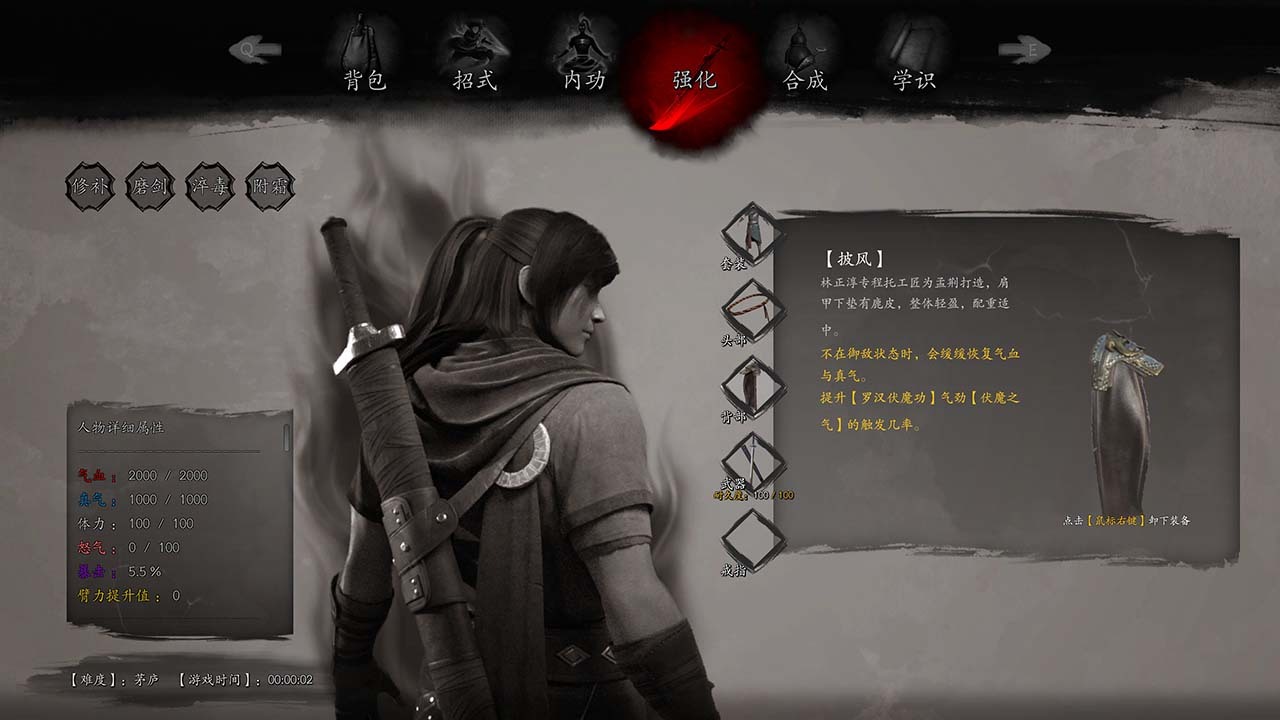Click the 淬毒 poison-coating button
This screenshot has height=720, width=1280.
click(x=210, y=186)
